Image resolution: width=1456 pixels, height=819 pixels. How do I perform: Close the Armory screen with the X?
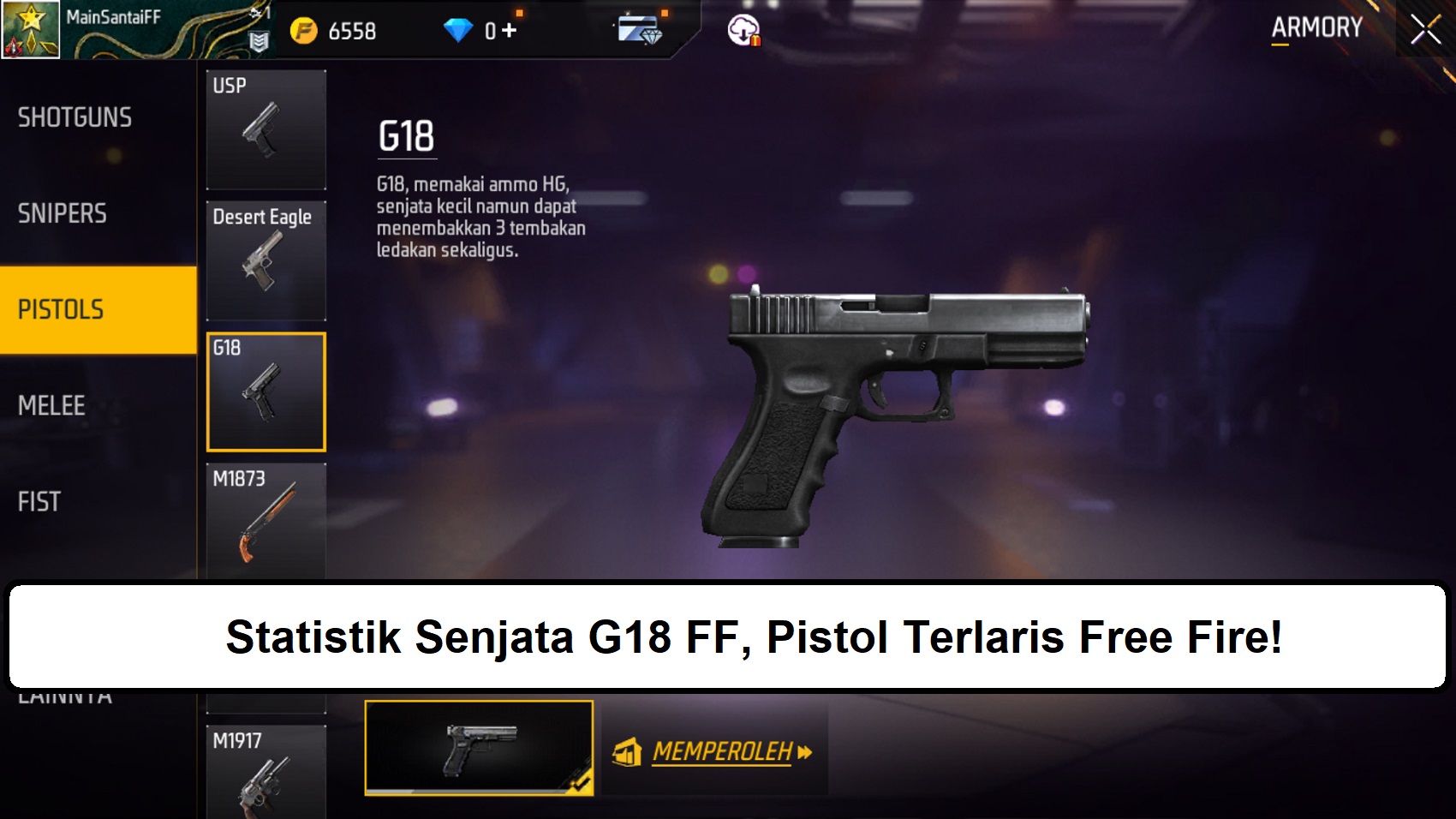tap(1425, 27)
